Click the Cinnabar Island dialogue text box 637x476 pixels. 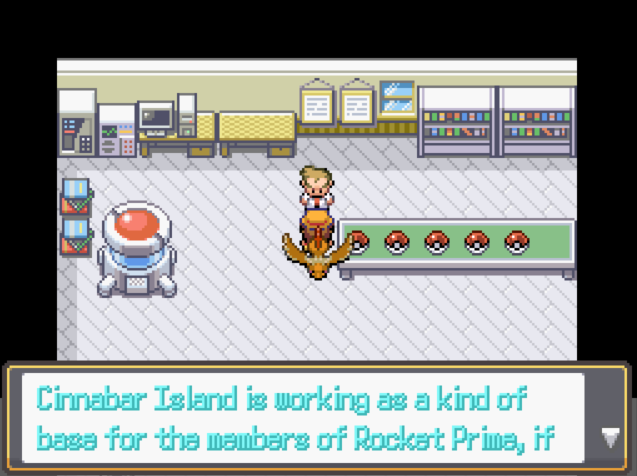(300, 417)
